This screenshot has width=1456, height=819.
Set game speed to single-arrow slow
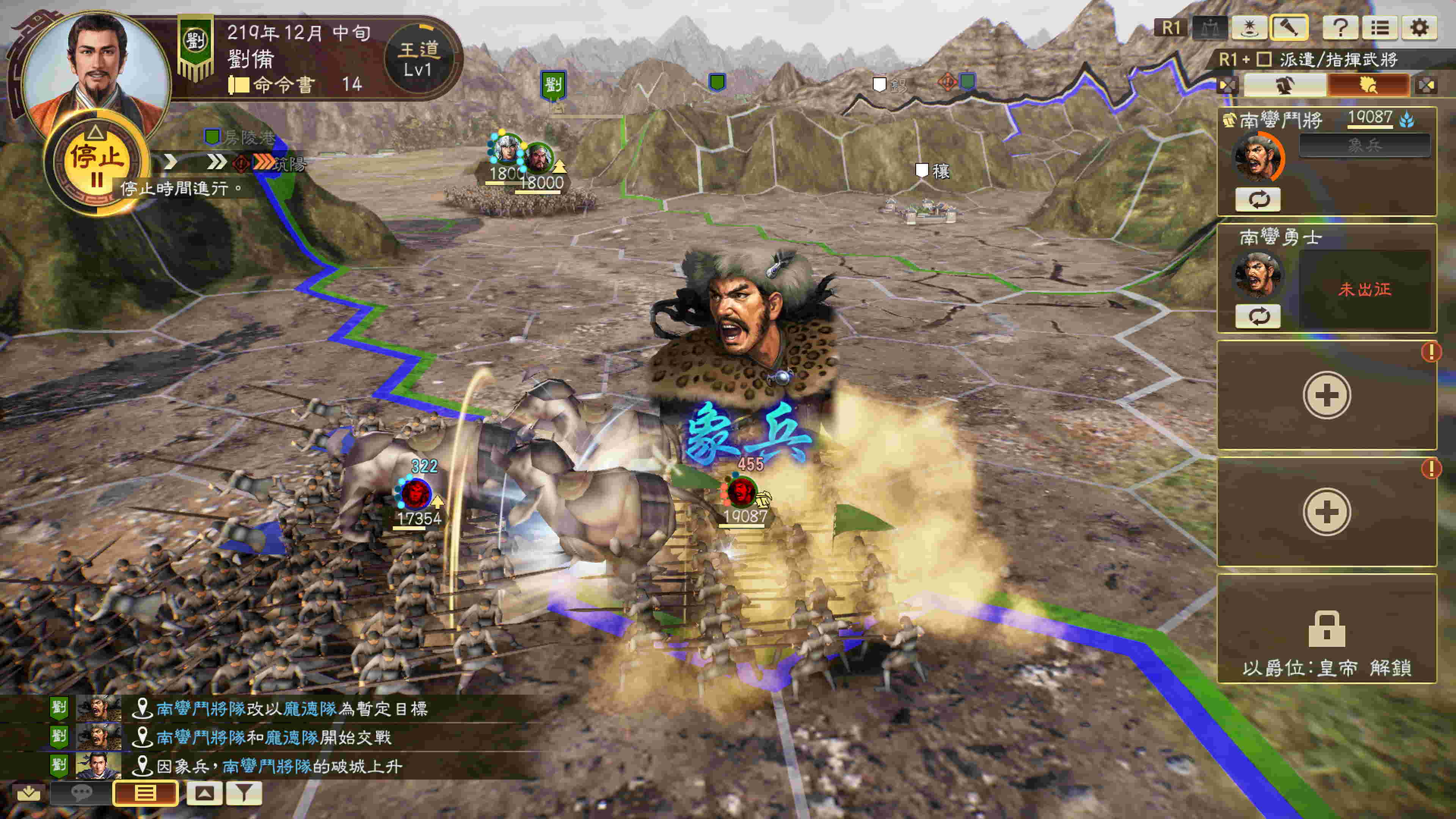(170, 163)
